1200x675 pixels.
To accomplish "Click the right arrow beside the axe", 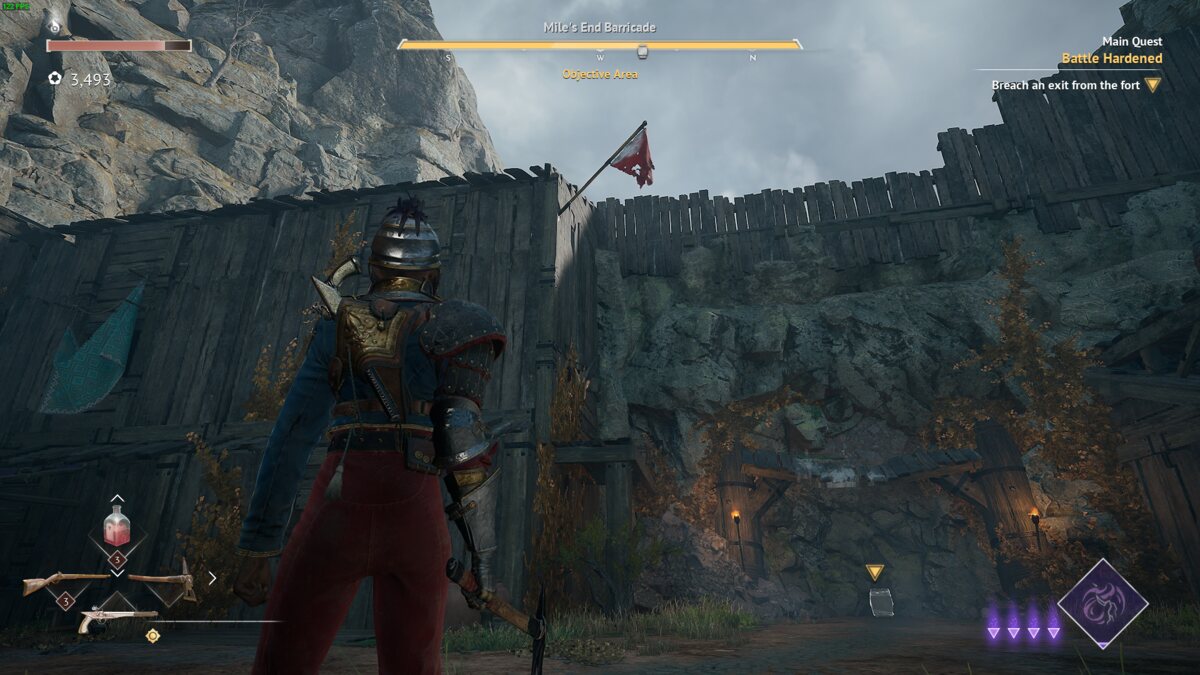I will [x=212, y=577].
